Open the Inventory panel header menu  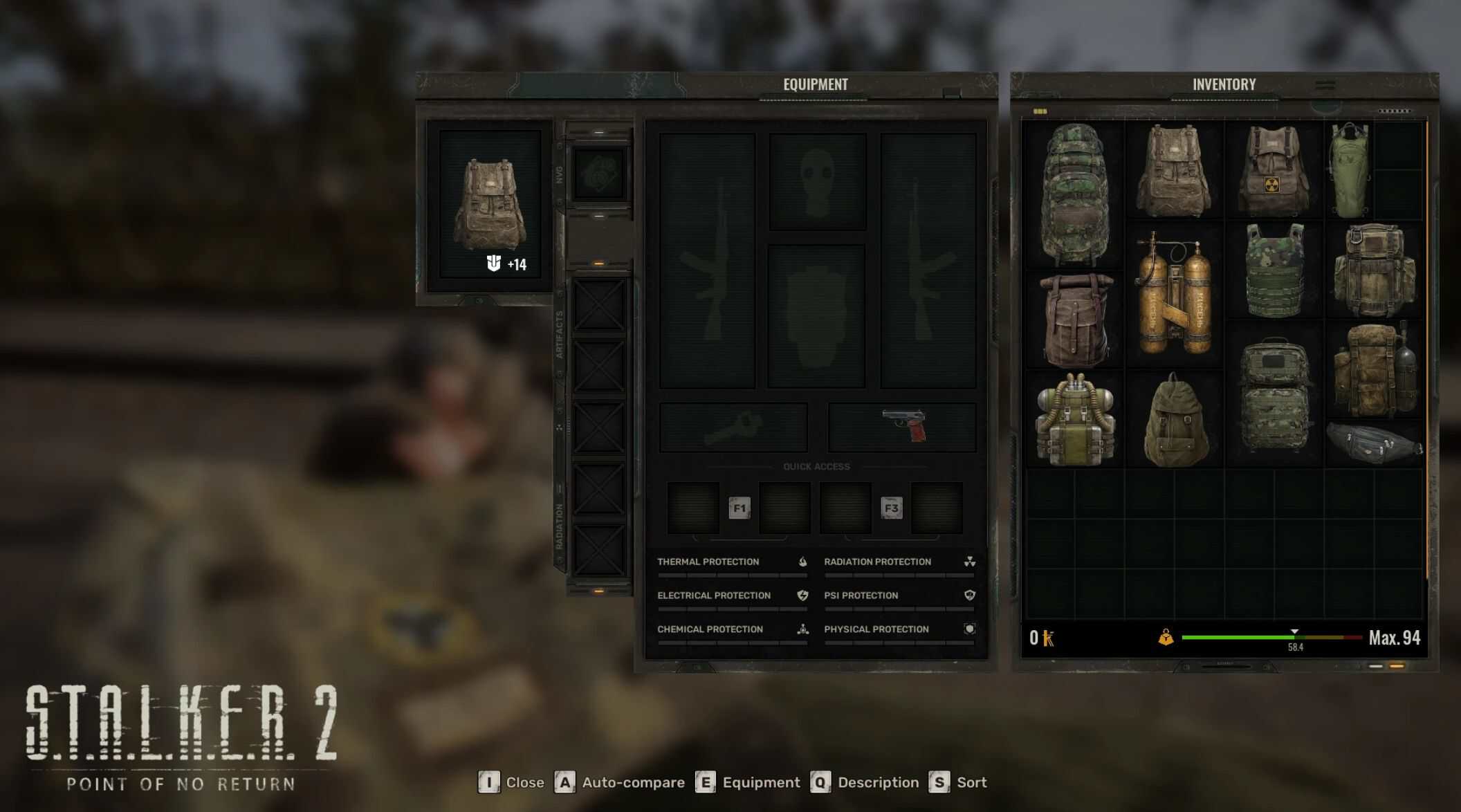click(x=1325, y=85)
